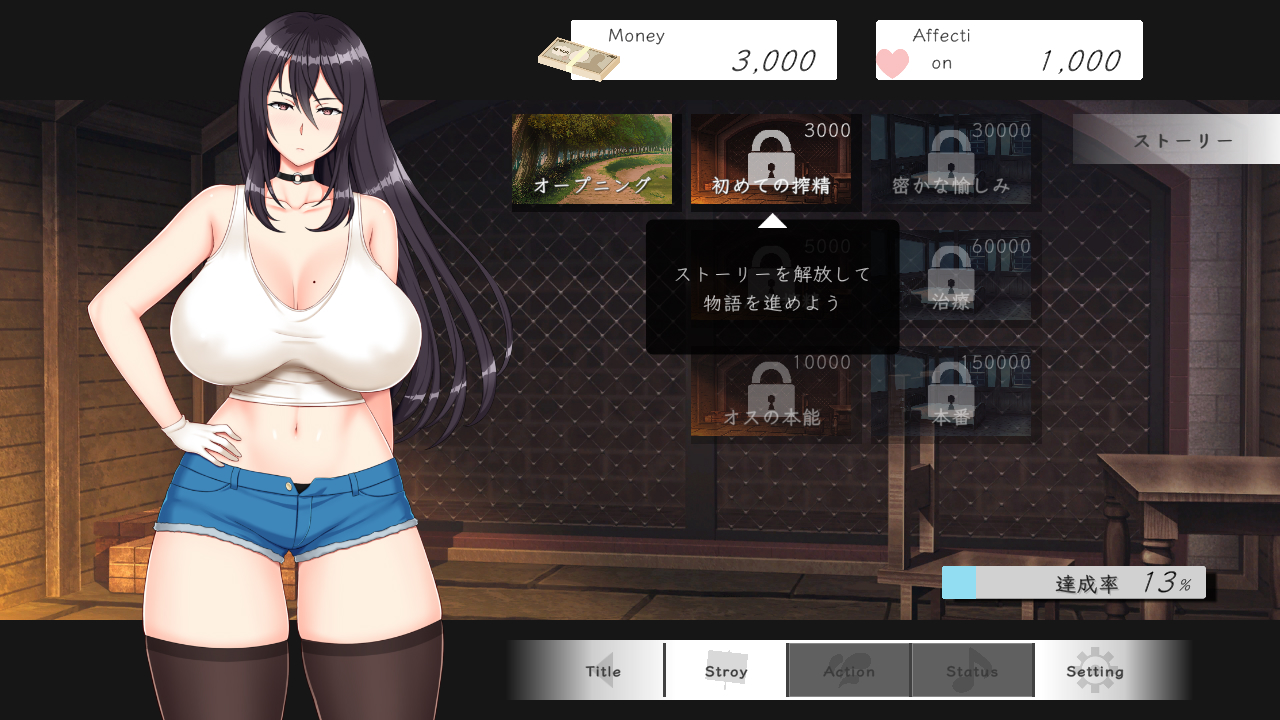Screen dimensions: 1280x720
Task: Pick the locked 本番 story tile
Action: [x=951, y=394]
